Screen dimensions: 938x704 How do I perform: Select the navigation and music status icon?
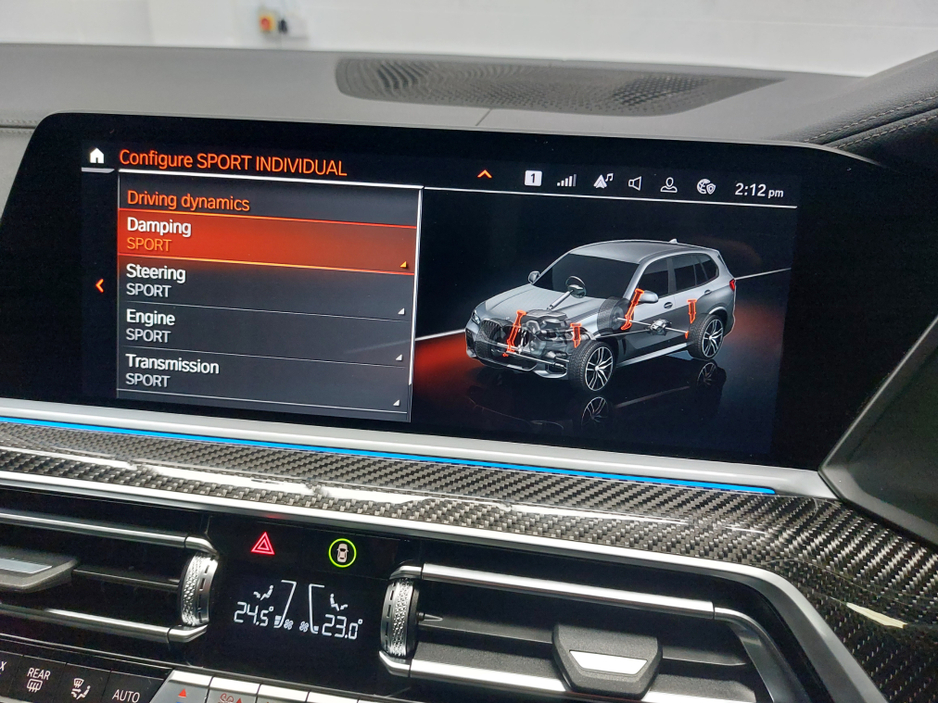click(x=603, y=181)
